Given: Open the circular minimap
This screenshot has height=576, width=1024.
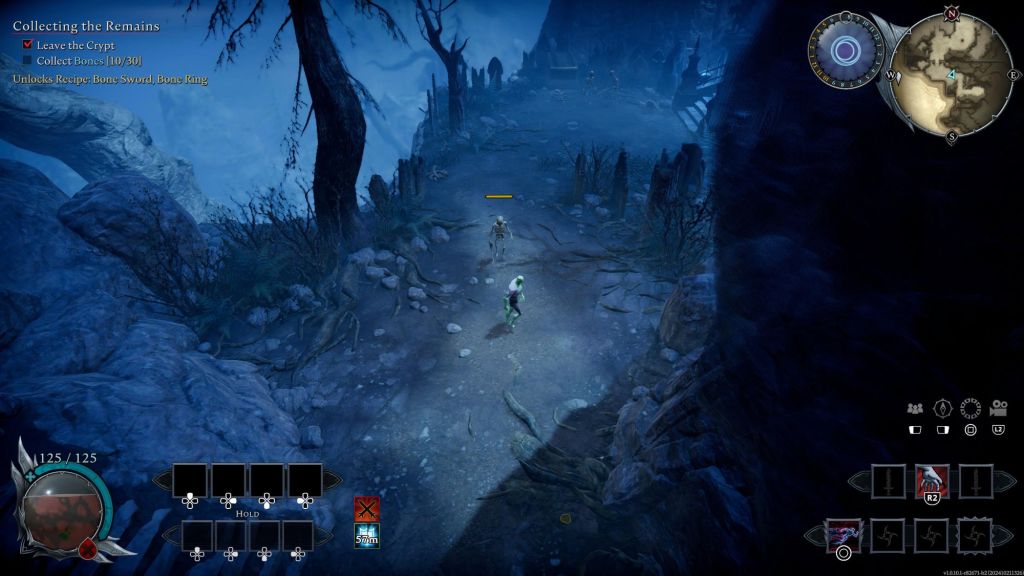Looking at the screenshot, I should click(x=951, y=73).
